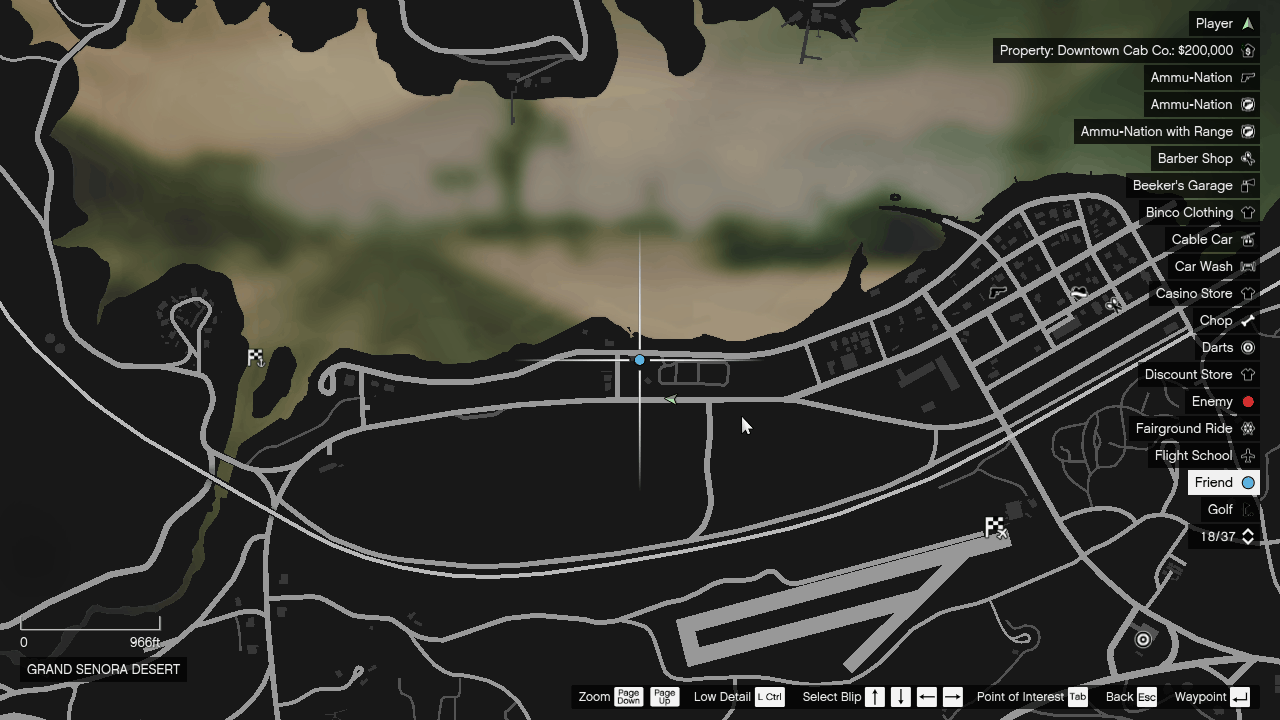Click the up chevron on the 18/37 blip counter
This screenshot has width=1280, height=720.
click(x=1248, y=531)
